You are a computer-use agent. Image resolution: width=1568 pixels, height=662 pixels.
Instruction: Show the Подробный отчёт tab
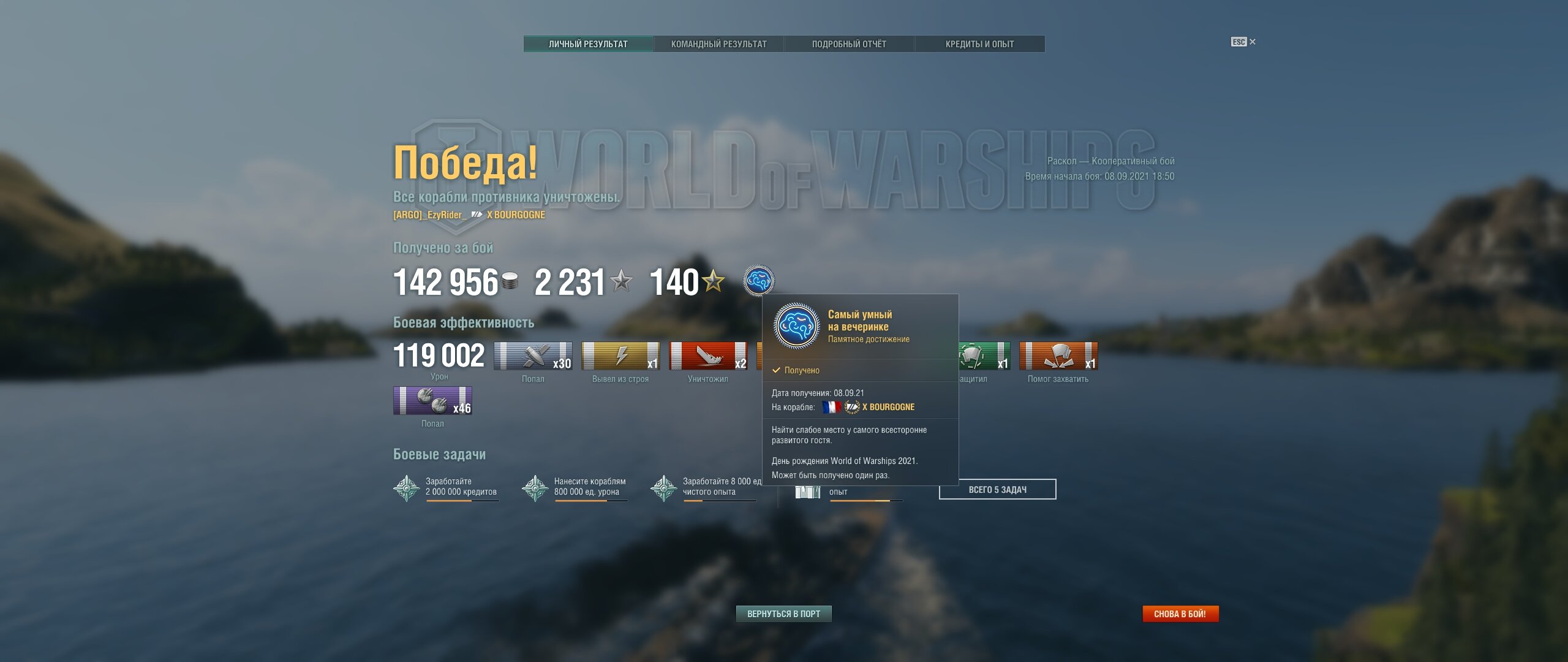[x=849, y=44]
